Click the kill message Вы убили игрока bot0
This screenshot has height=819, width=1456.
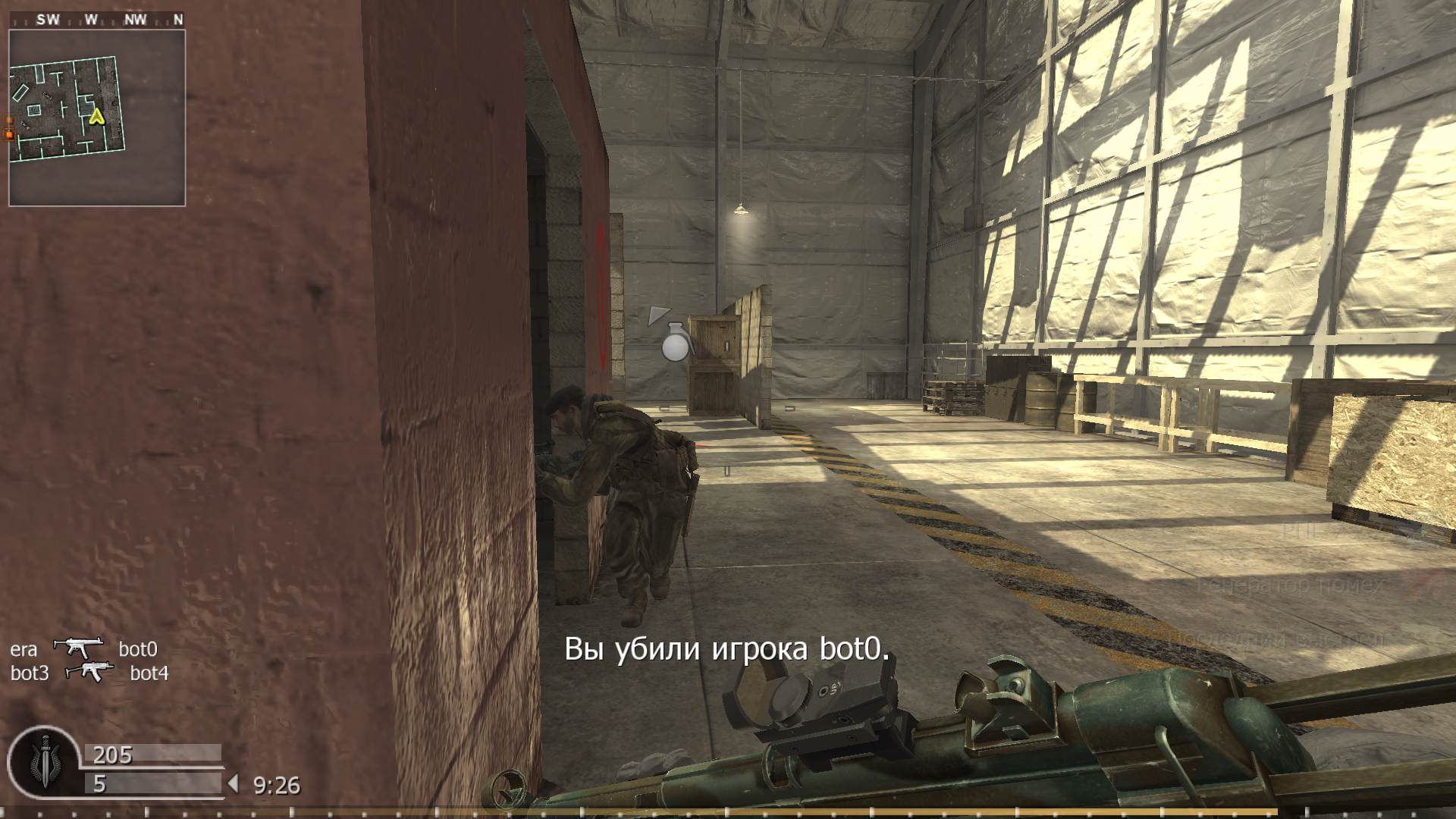click(730, 648)
